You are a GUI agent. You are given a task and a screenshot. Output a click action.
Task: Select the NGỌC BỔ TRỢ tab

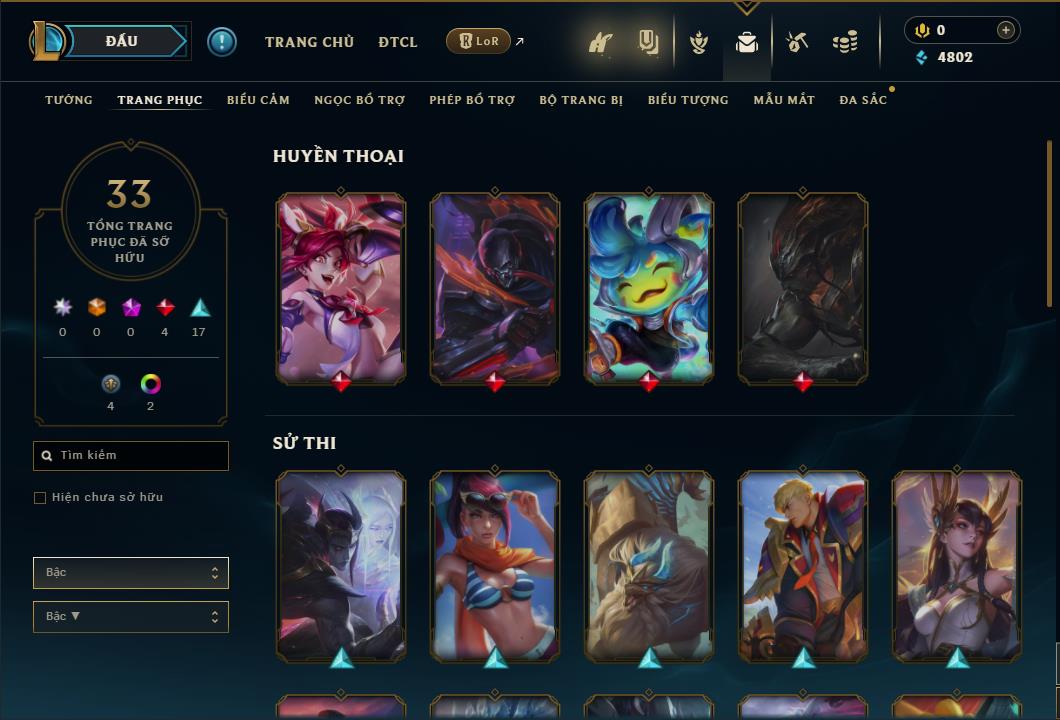point(359,100)
